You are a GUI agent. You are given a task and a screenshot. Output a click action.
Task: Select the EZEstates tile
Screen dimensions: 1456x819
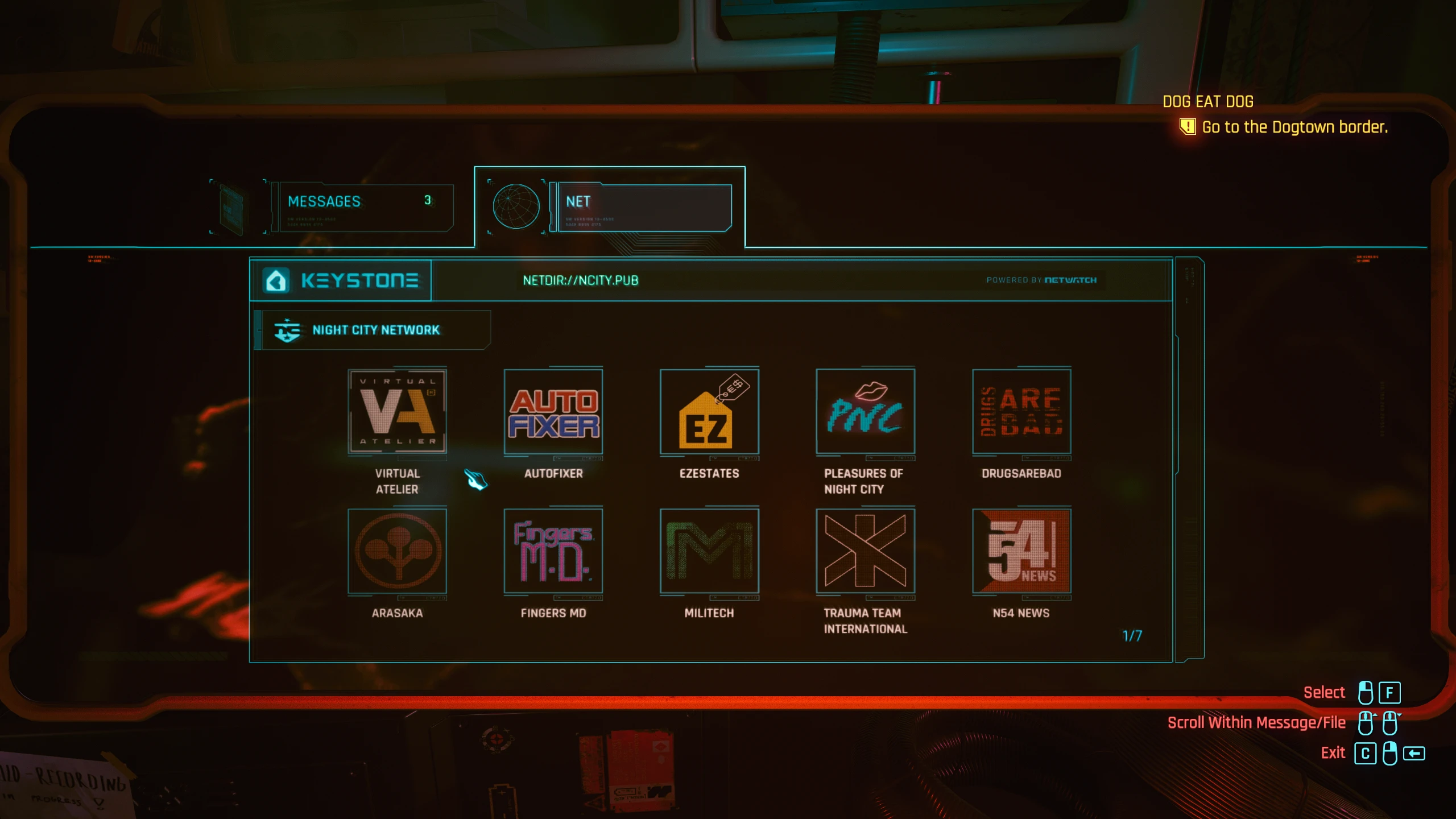[710, 412]
